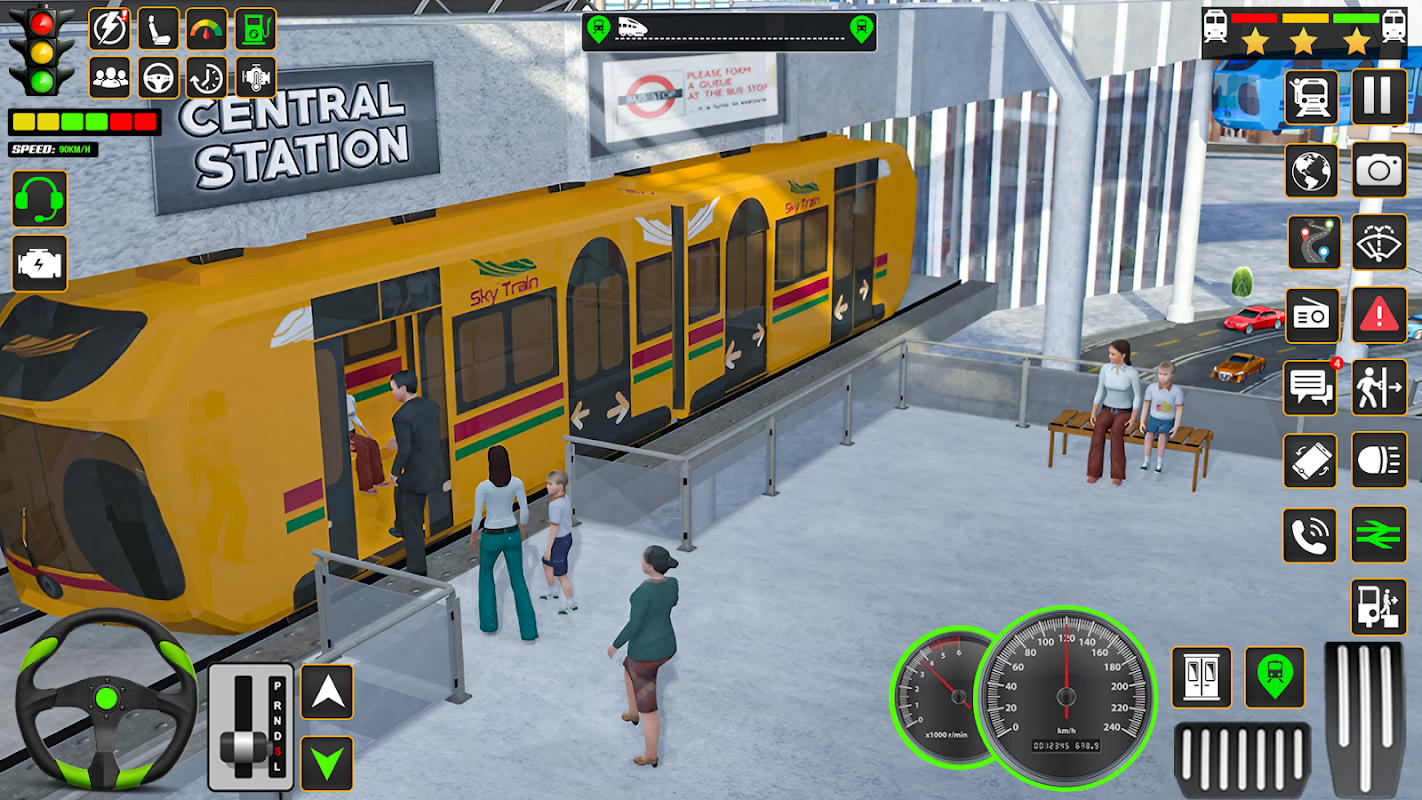The height and width of the screenshot is (800, 1422).
Task: Open the chat messages icon
Action: click(x=1310, y=388)
